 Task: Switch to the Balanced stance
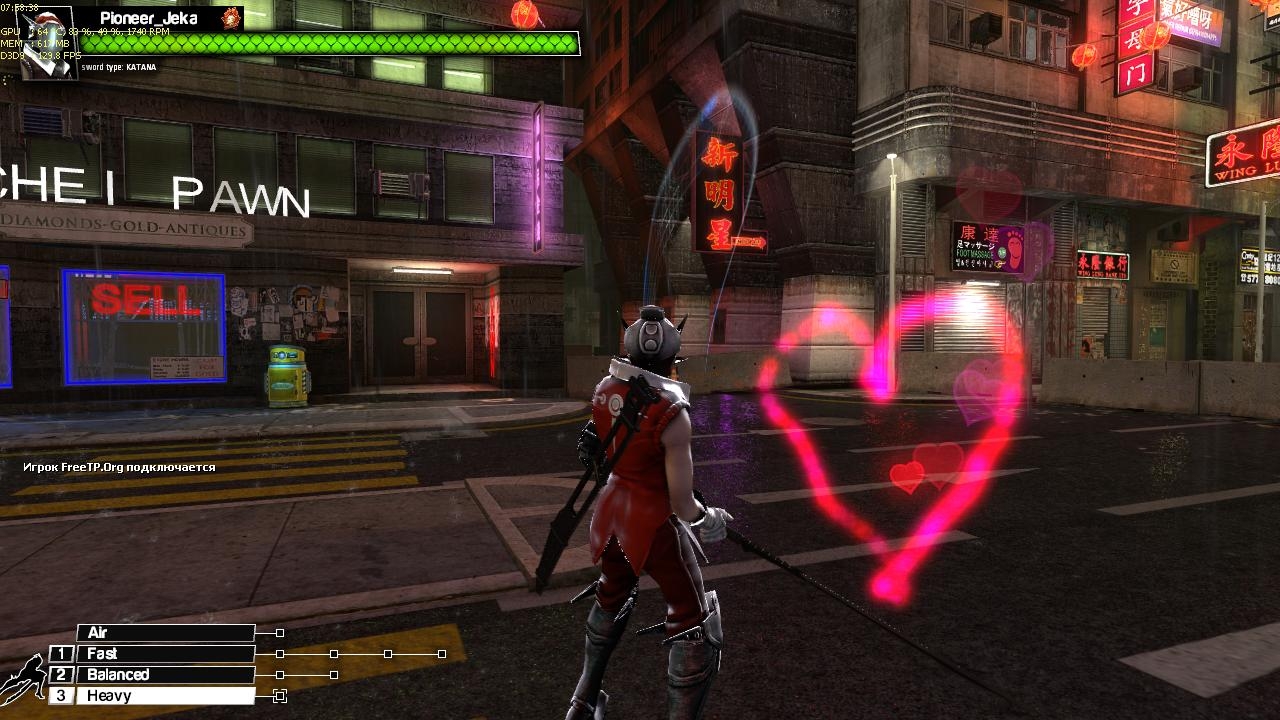pos(165,675)
